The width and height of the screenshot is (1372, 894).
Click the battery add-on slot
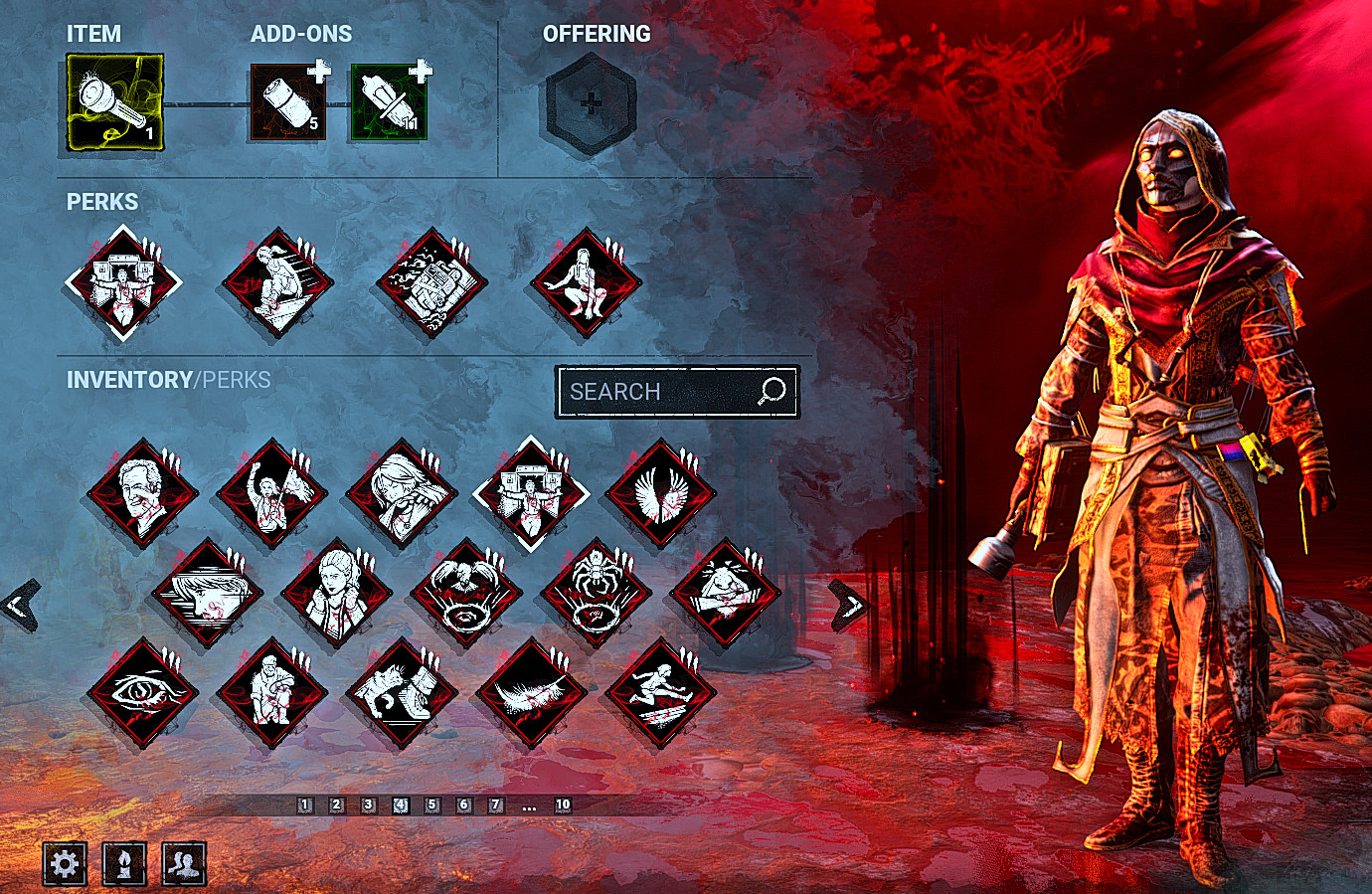[287, 103]
